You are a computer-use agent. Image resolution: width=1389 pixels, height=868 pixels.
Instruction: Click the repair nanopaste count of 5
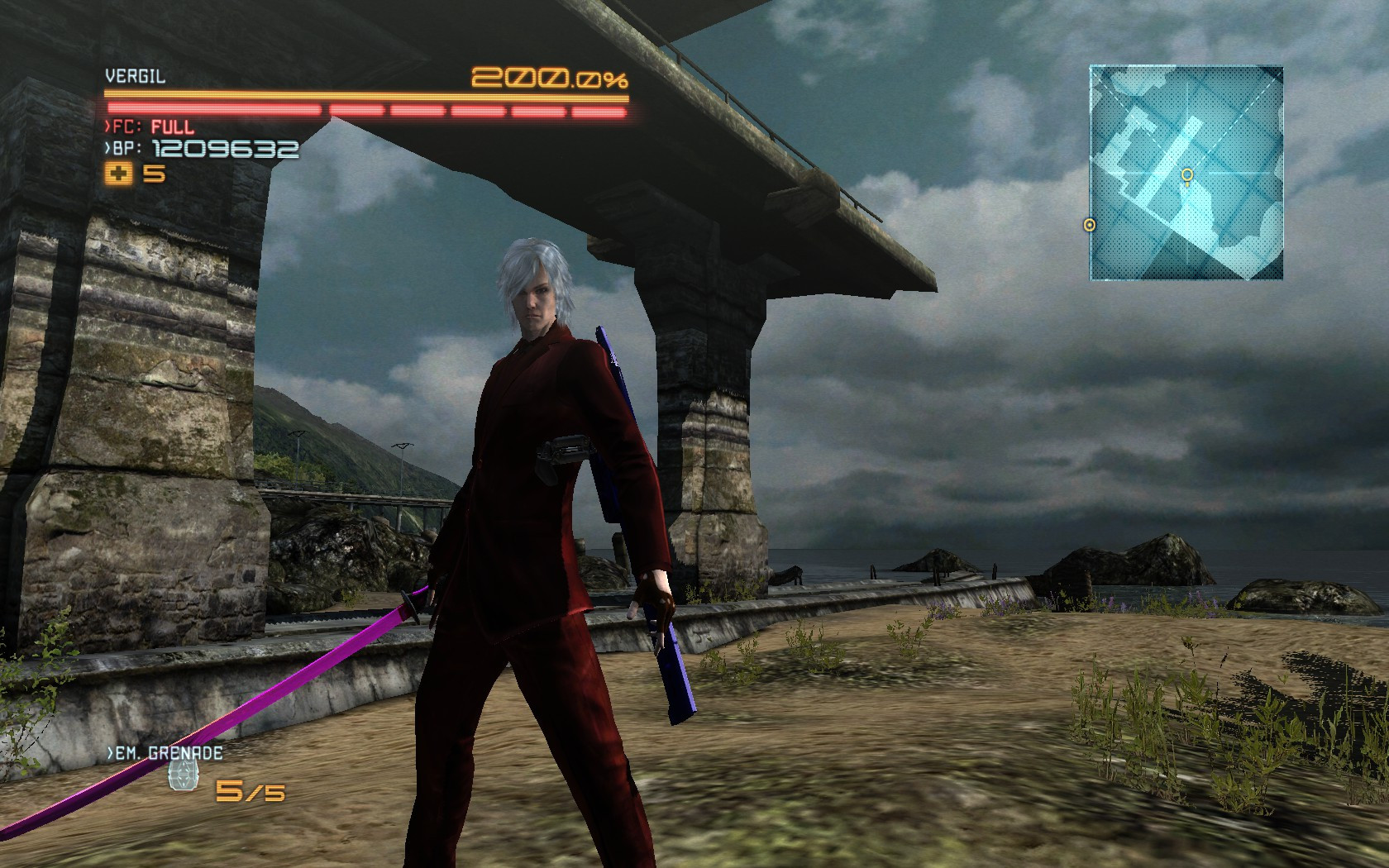point(153,175)
